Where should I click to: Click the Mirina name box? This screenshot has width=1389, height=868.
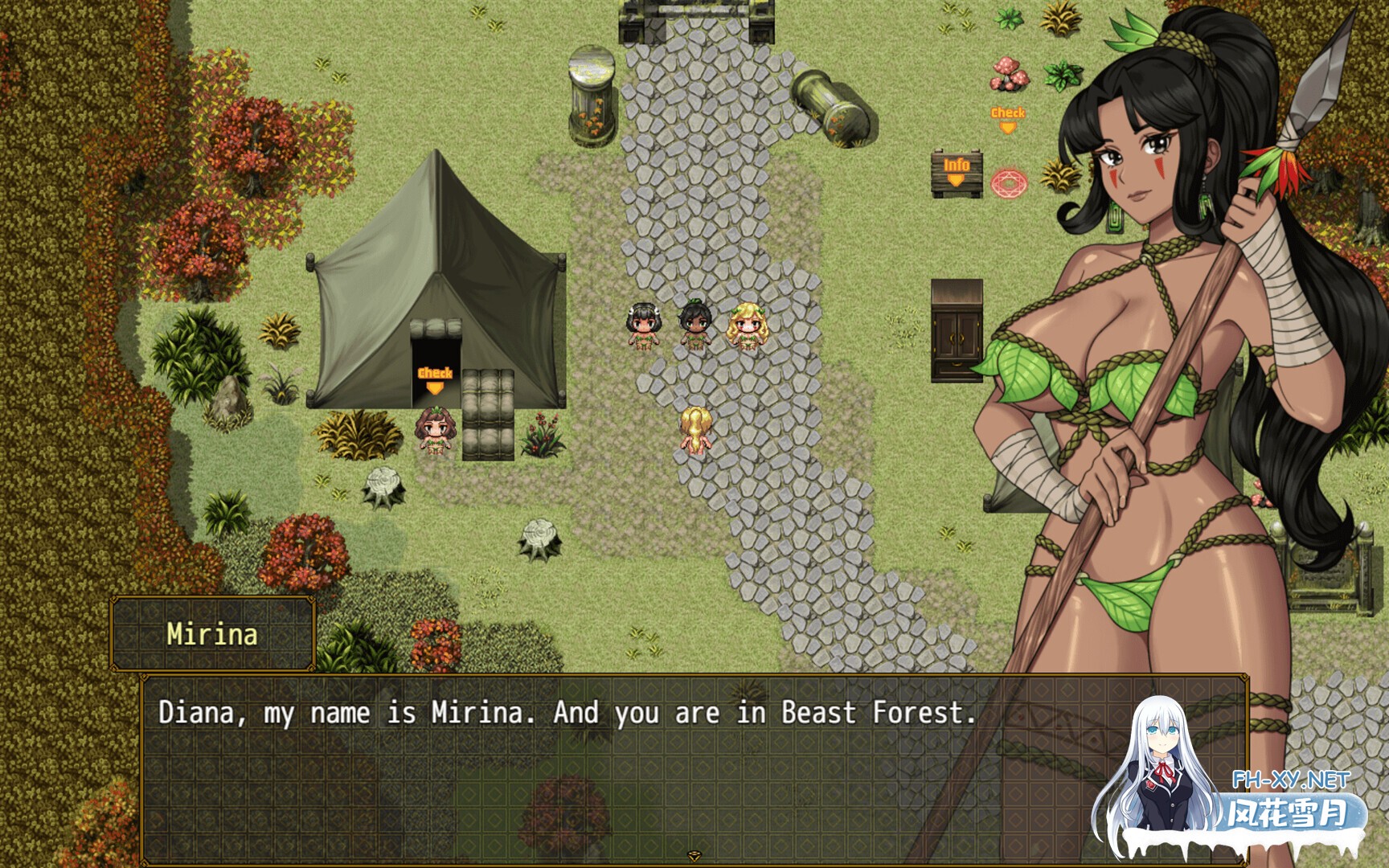click(213, 634)
